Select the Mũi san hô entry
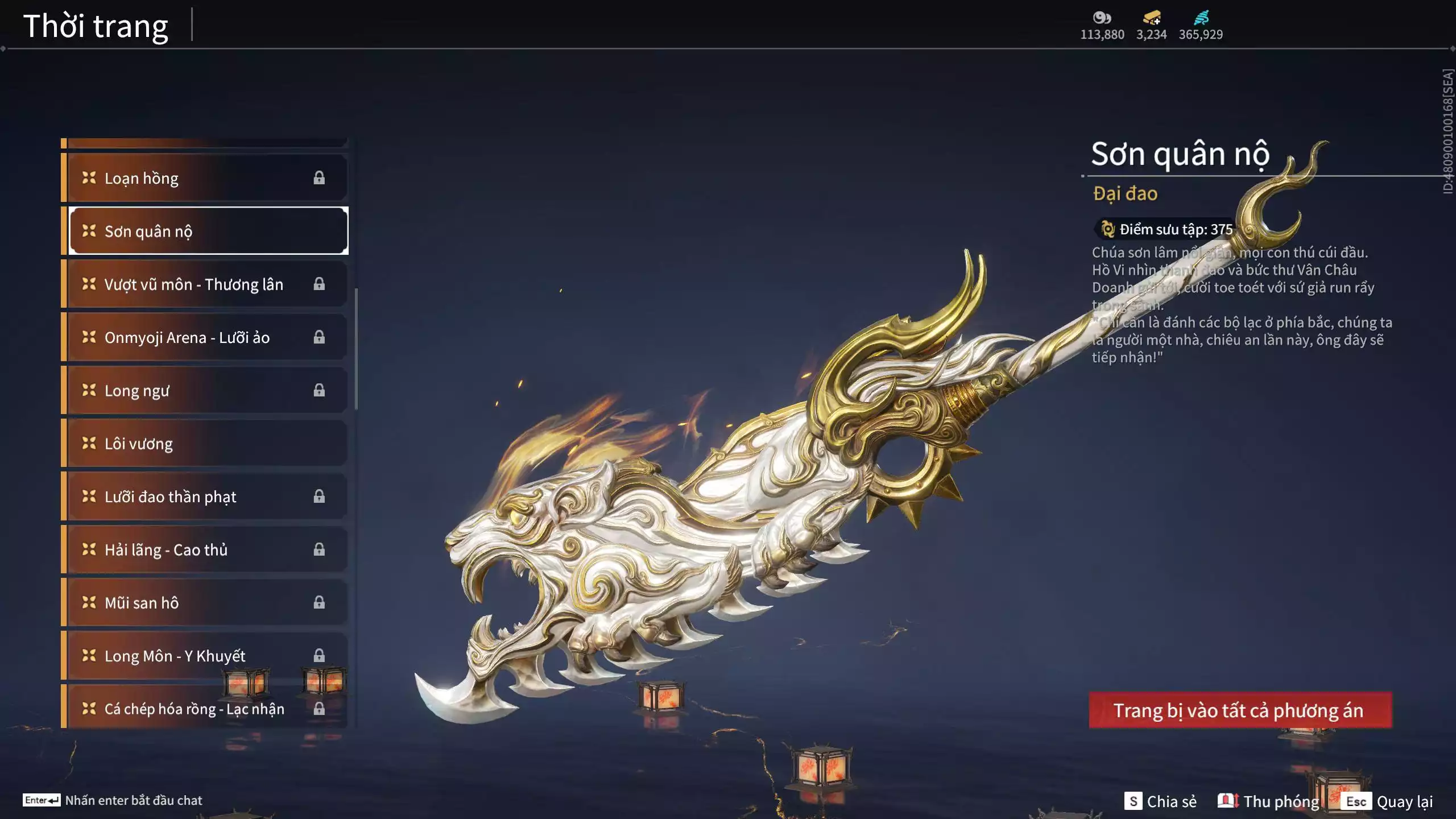The height and width of the screenshot is (819, 1456). coord(205,602)
